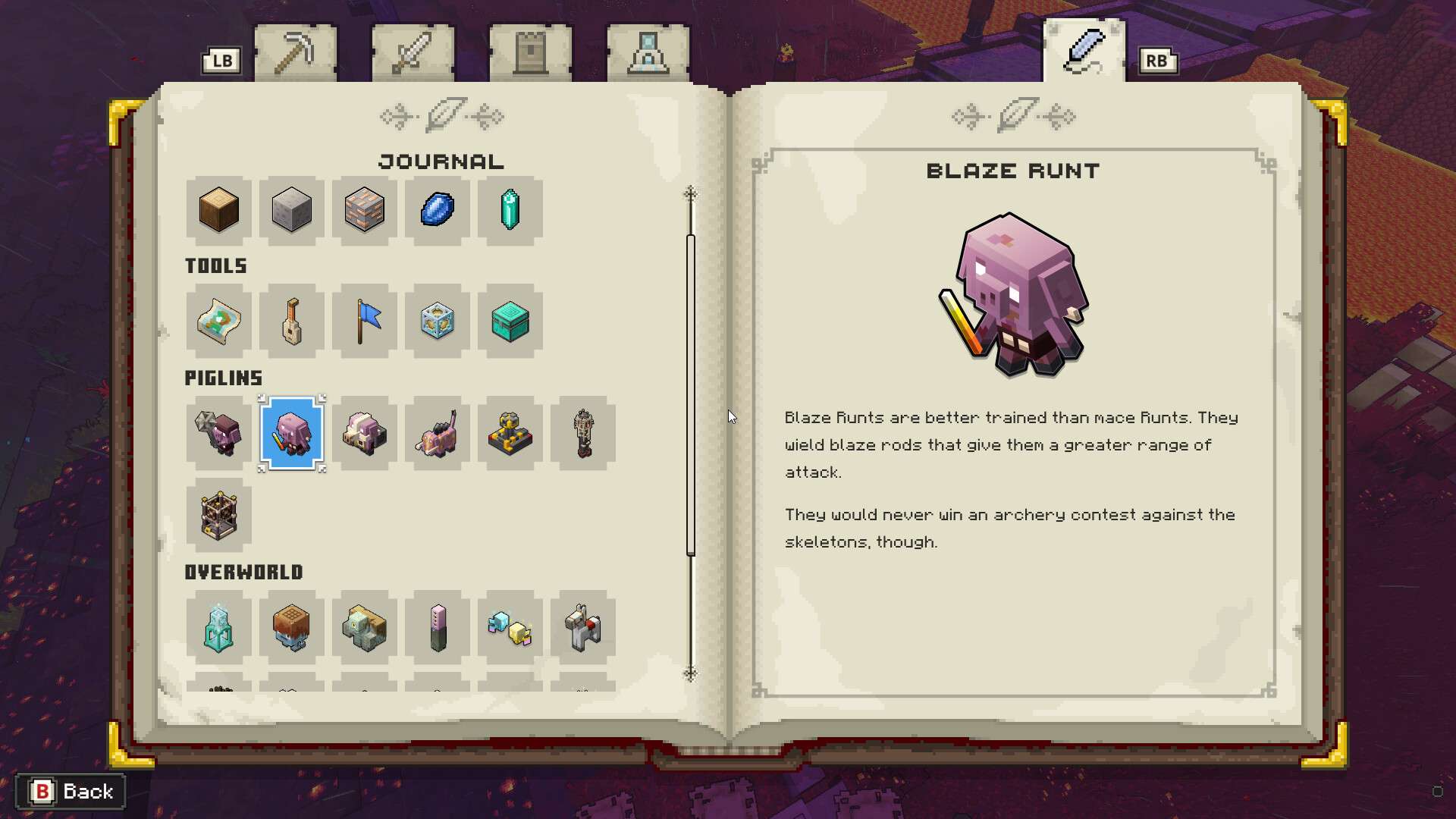The width and height of the screenshot is (1456, 819).
Task: Select the feather quill Journal tab
Action: (1084, 50)
